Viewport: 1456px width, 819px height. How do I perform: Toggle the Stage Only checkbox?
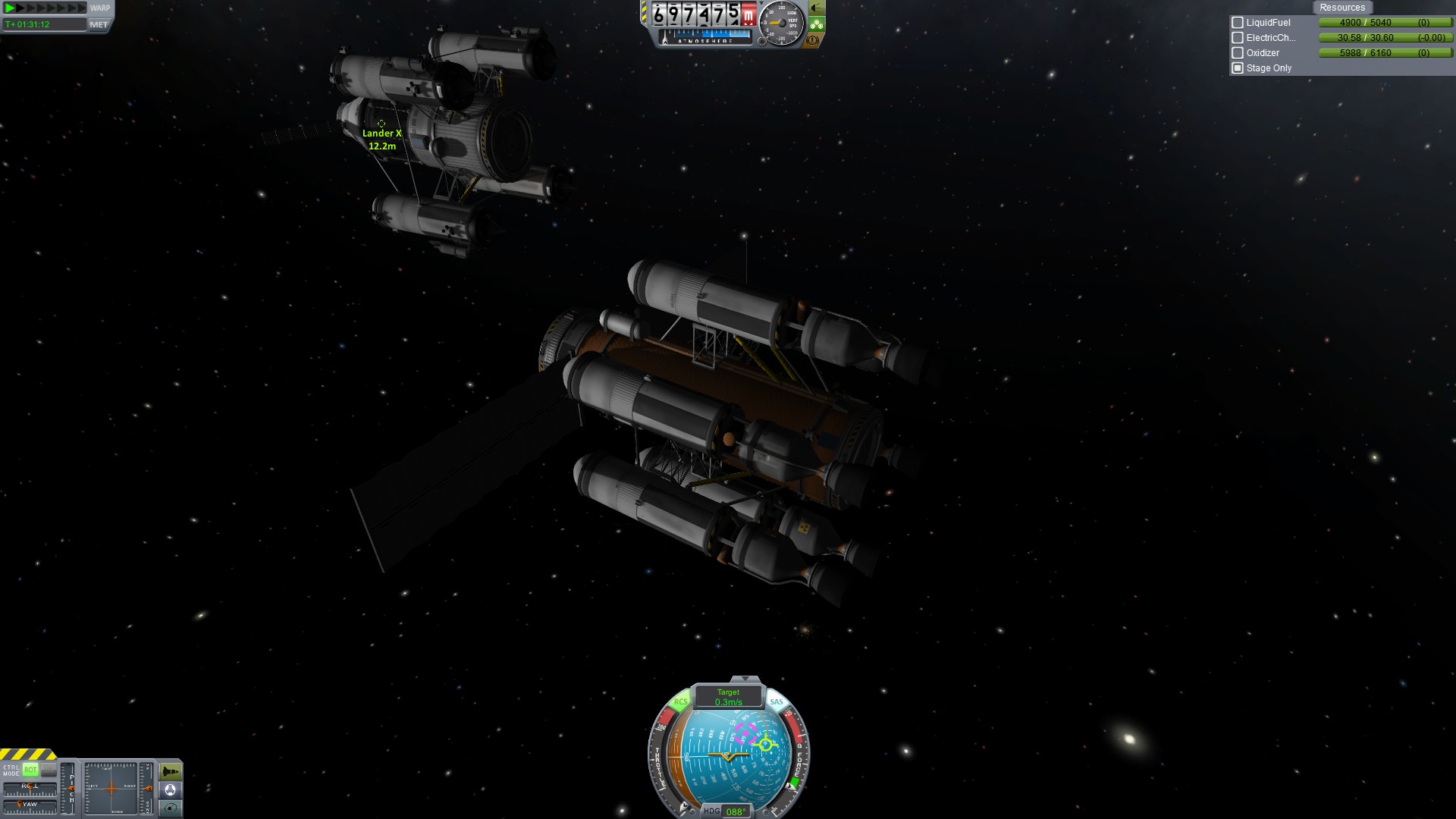point(1238,68)
